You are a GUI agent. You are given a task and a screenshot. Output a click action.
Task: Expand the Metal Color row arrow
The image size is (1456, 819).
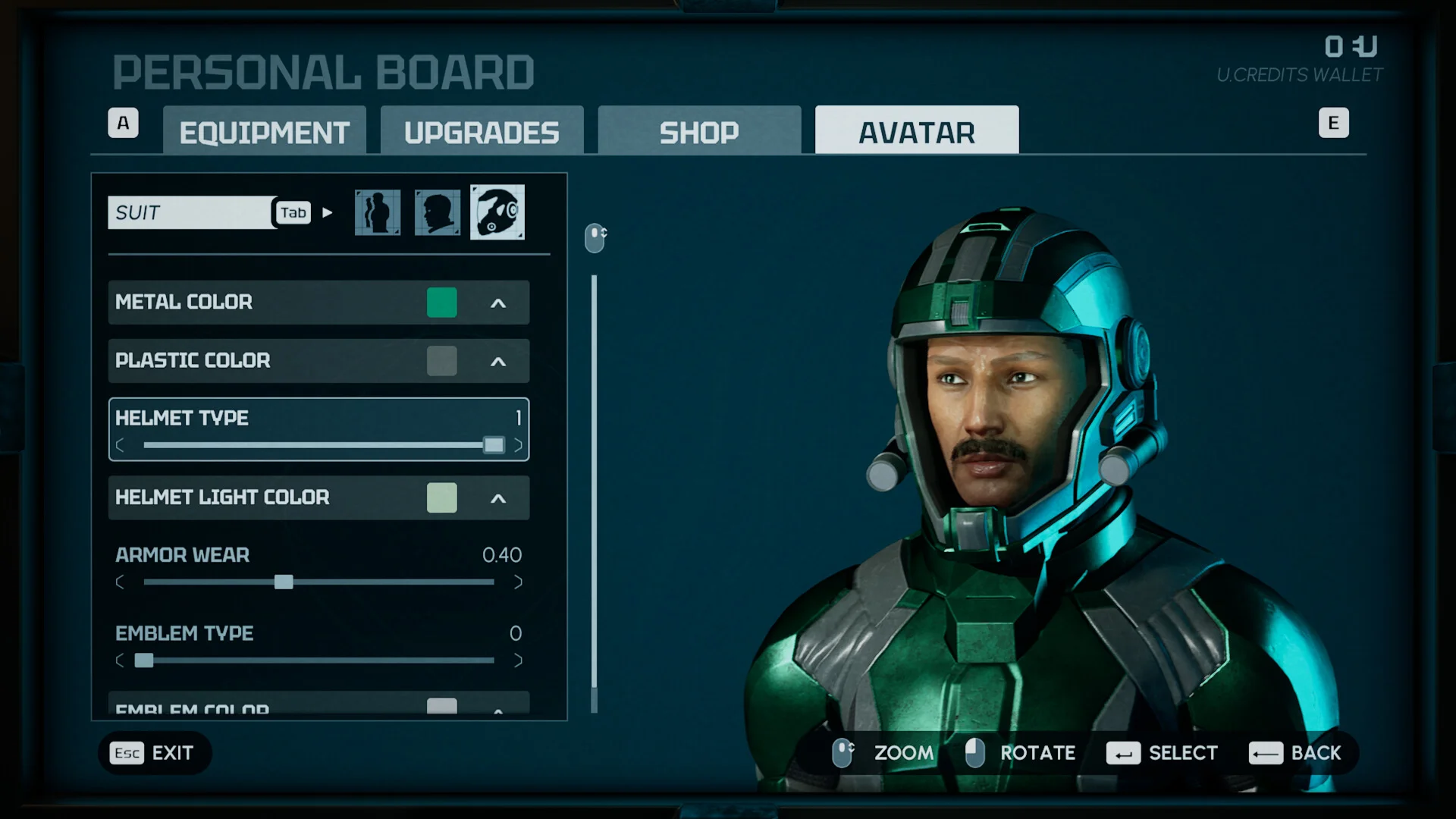click(498, 303)
